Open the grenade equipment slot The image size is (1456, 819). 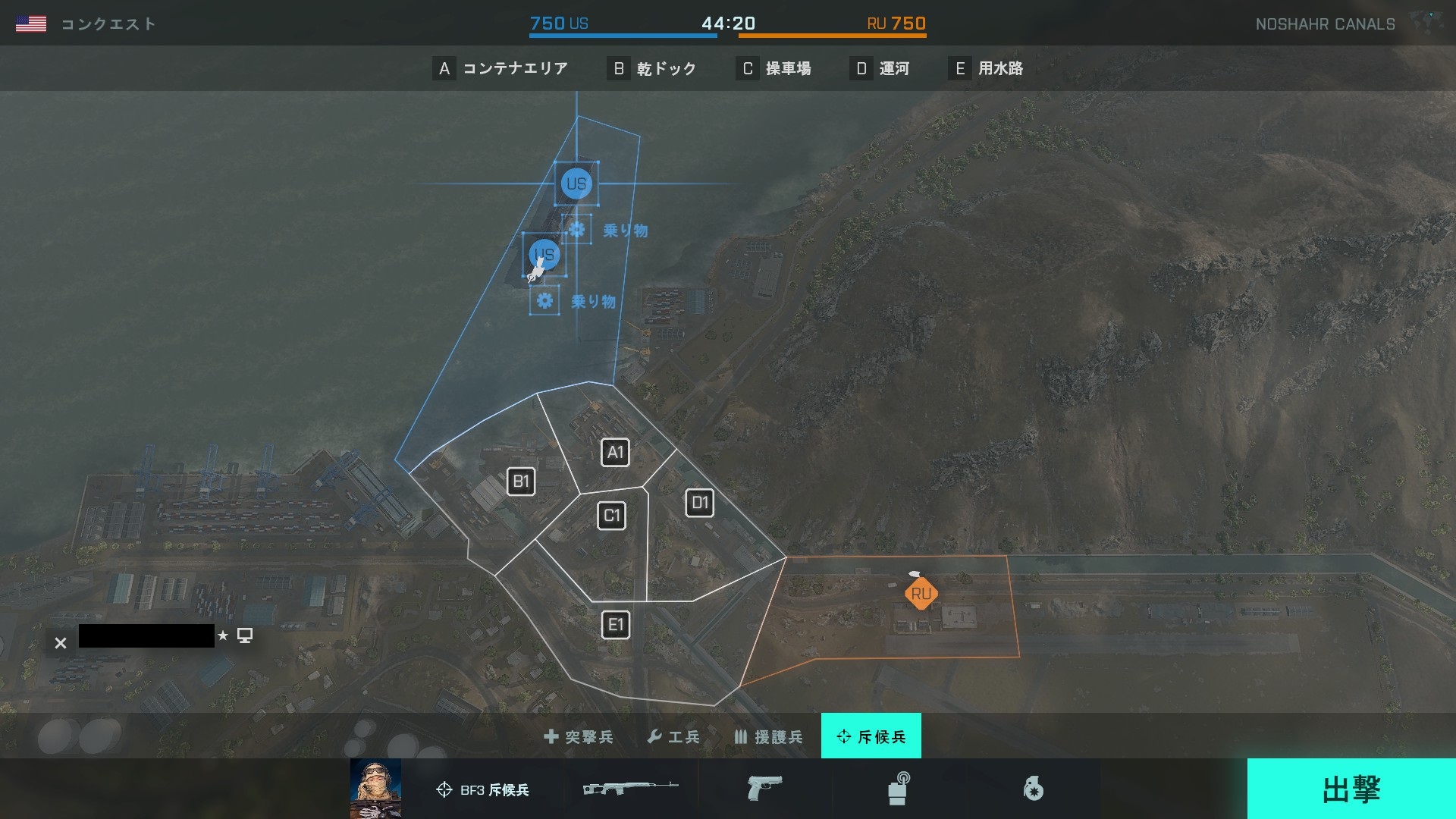pyautogui.click(x=1033, y=789)
